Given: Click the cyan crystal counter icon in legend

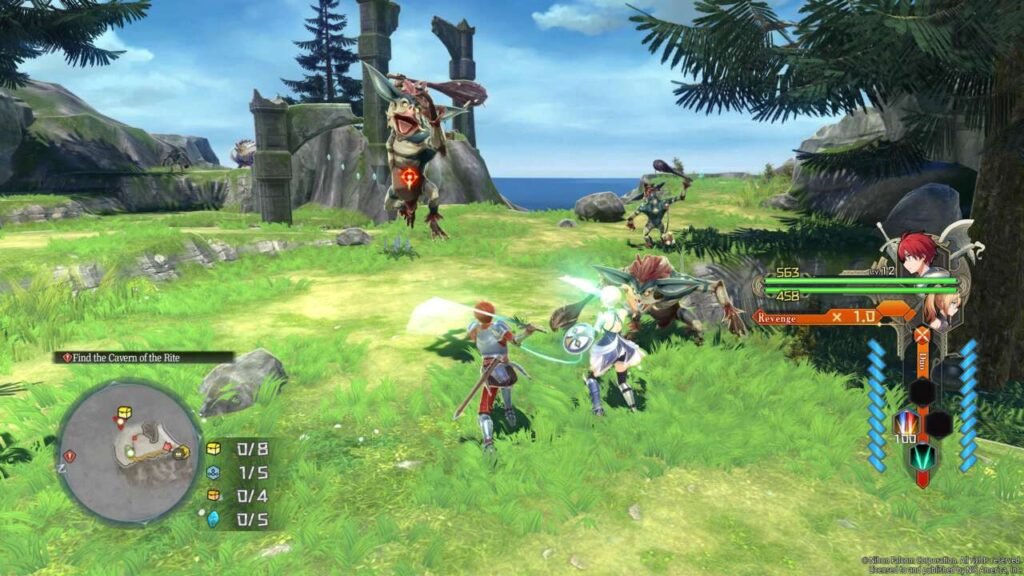Looking at the screenshot, I should (213, 518).
